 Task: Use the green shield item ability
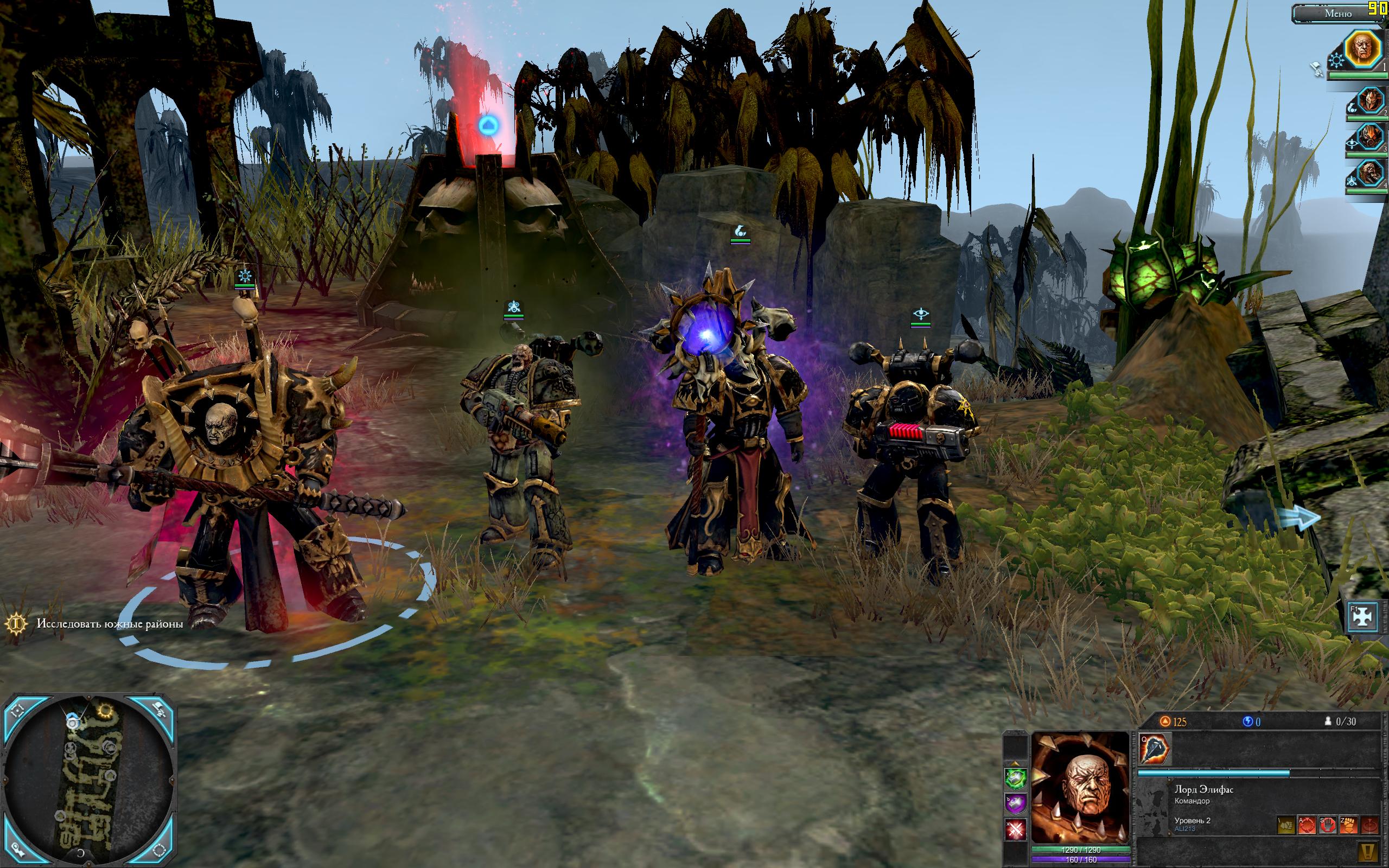click(x=1015, y=779)
